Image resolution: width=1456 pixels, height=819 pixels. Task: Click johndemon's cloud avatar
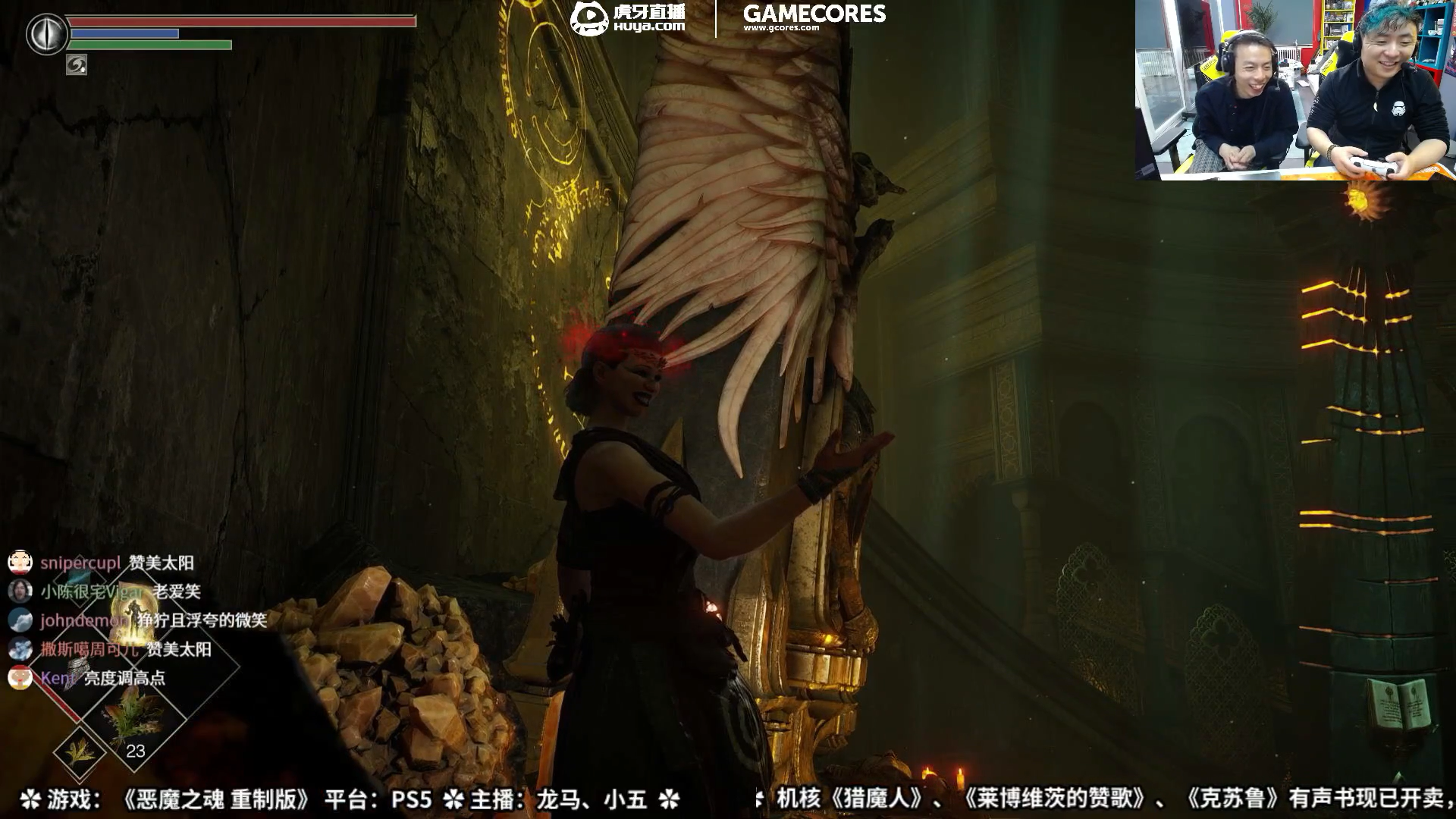tap(21, 620)
